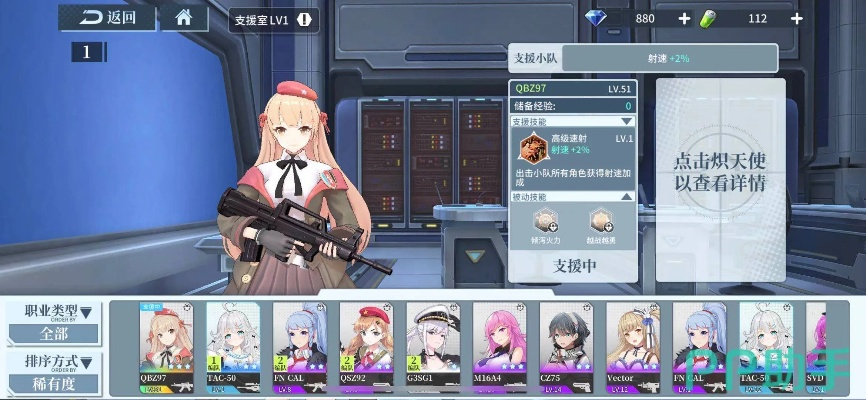Toggle the 被动技能 section arrow

click(627, 197)
